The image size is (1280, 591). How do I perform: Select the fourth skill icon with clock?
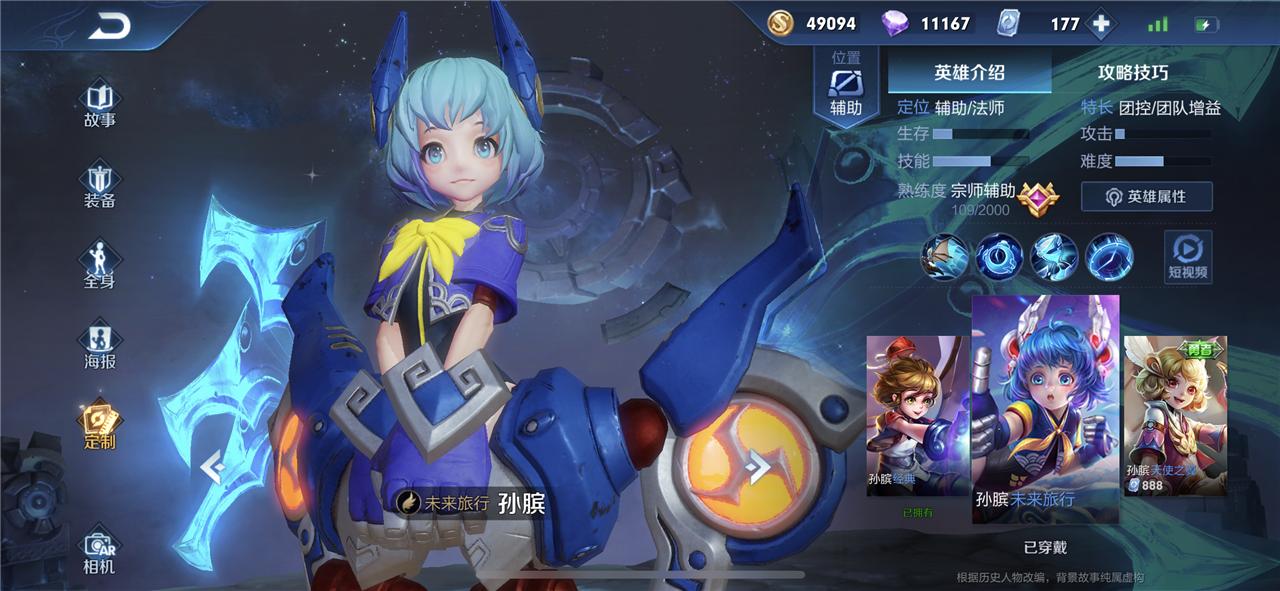pos(1109,256)
